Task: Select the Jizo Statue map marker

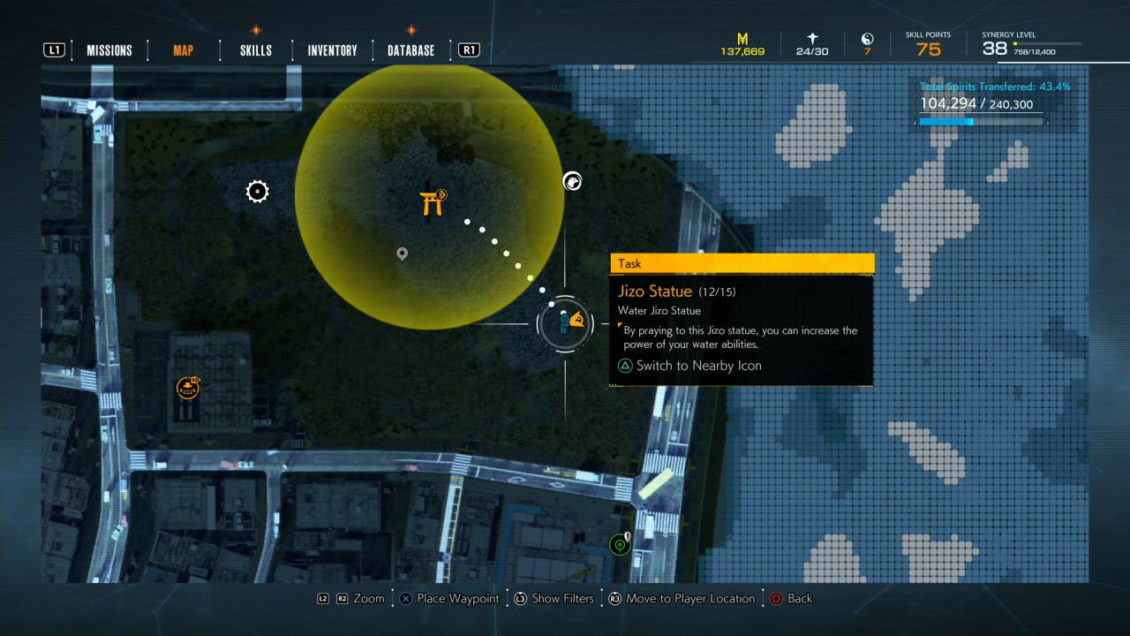Action: (x=566, y=322)
